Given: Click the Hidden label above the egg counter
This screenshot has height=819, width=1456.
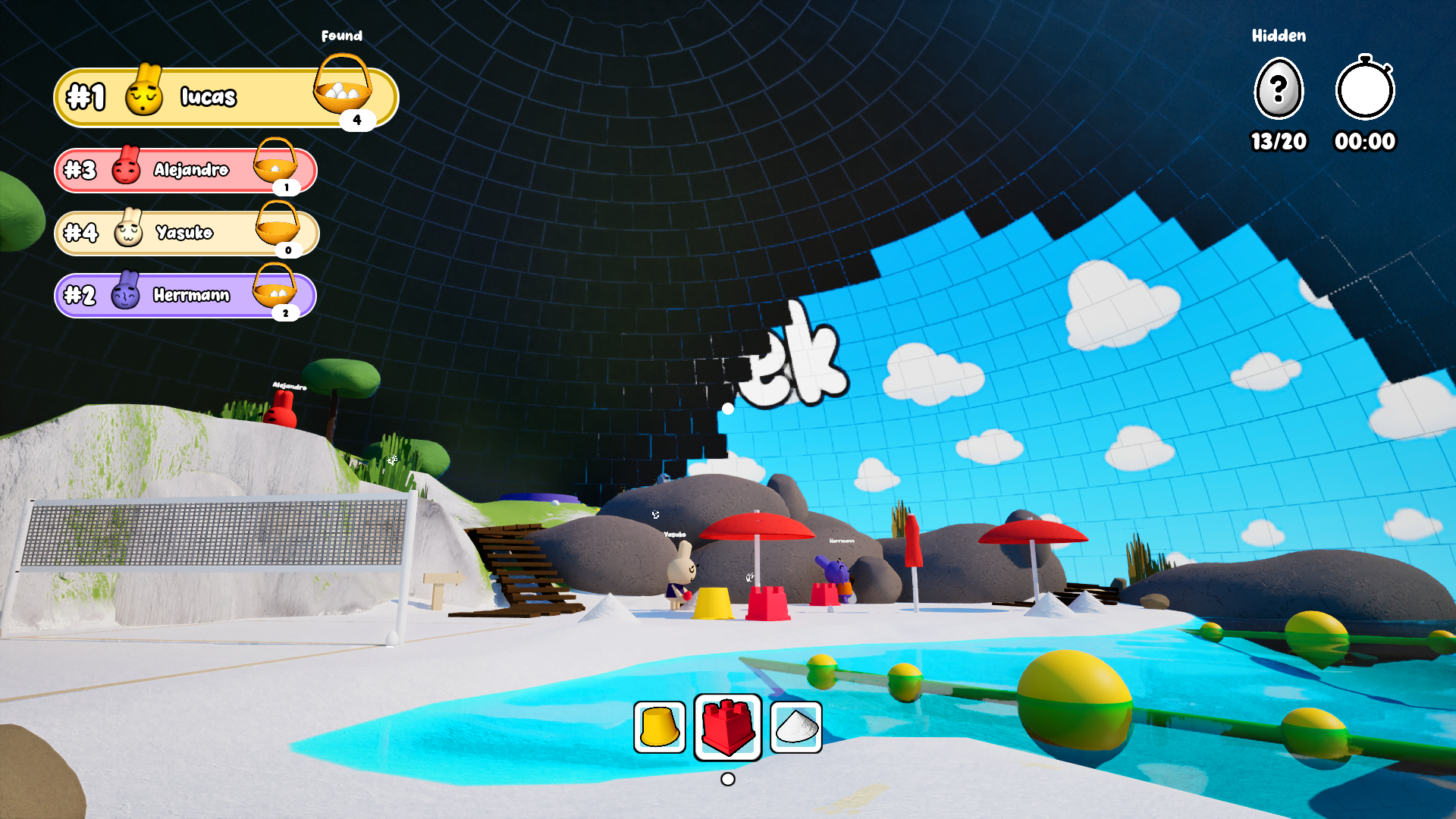Looking at the screenshot, I should [1278, 35].
